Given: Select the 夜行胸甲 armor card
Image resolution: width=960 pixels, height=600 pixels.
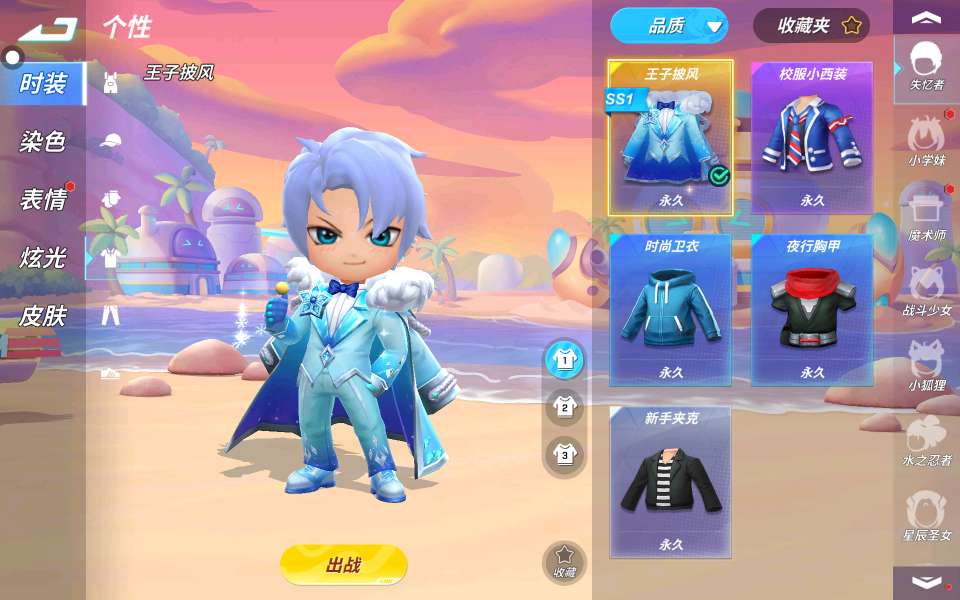Looking at the screenshot, I should (812, 310).
